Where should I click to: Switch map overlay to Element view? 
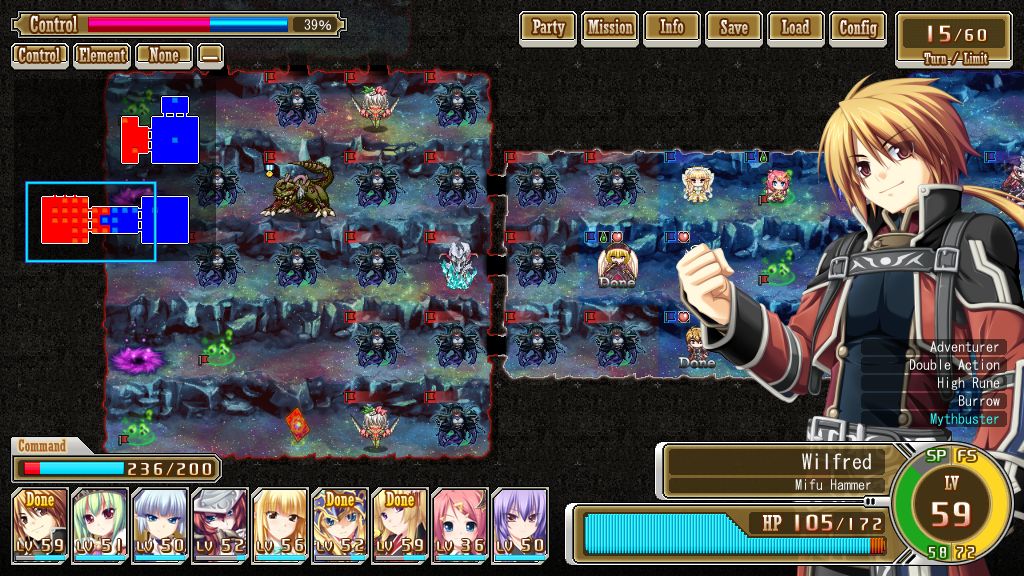click(x=101, y=55)
